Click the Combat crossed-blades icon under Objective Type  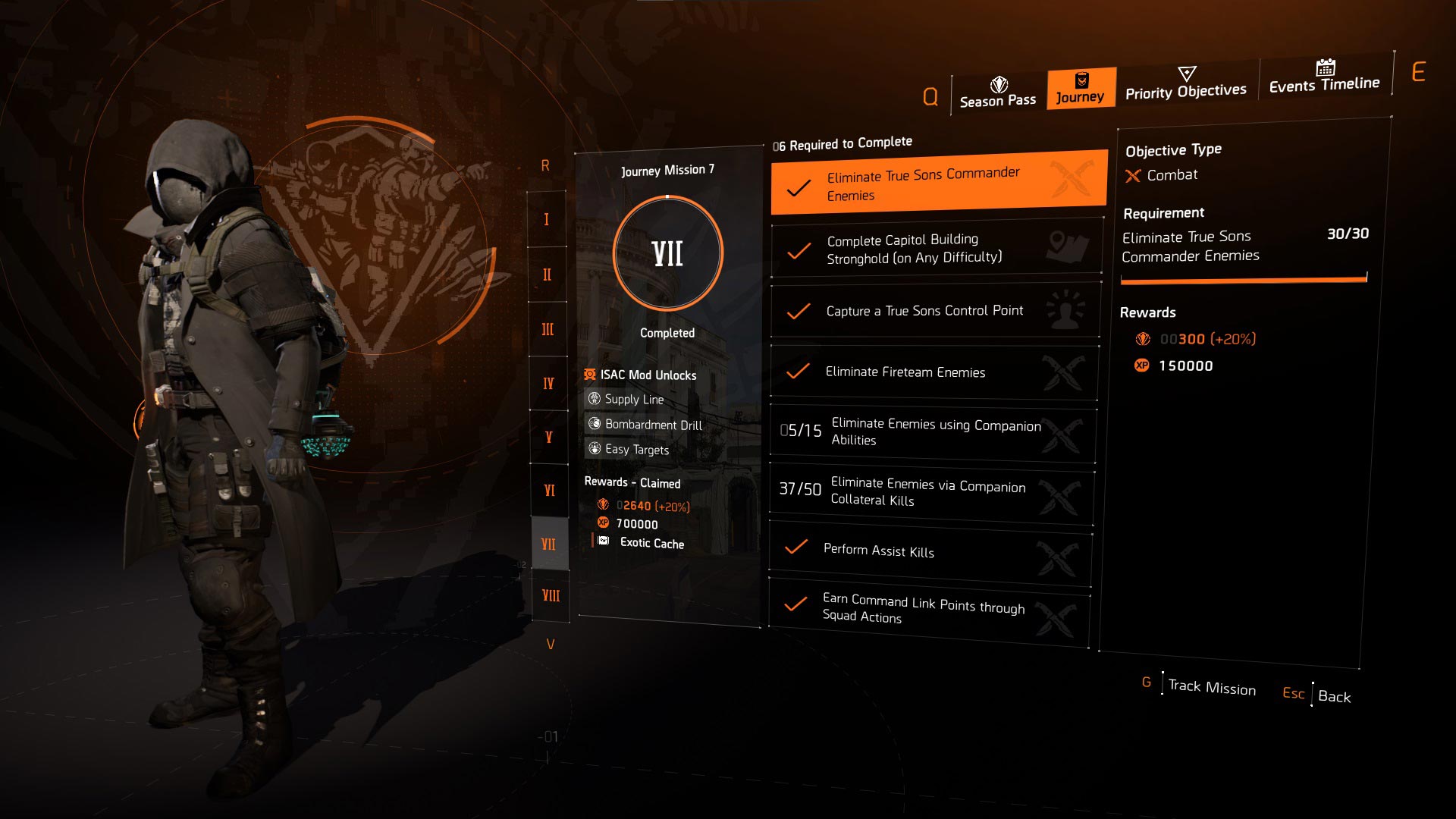click(x=1133, y=174)
